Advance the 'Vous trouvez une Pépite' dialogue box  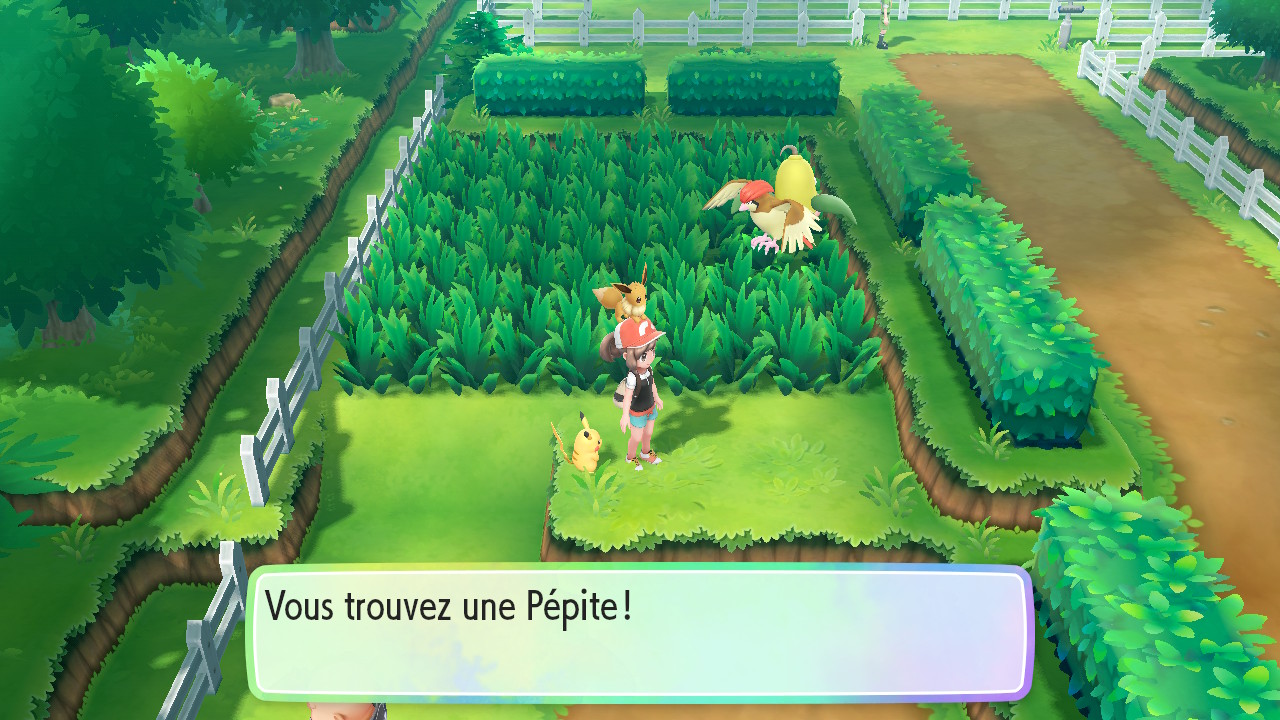[640, 633]
